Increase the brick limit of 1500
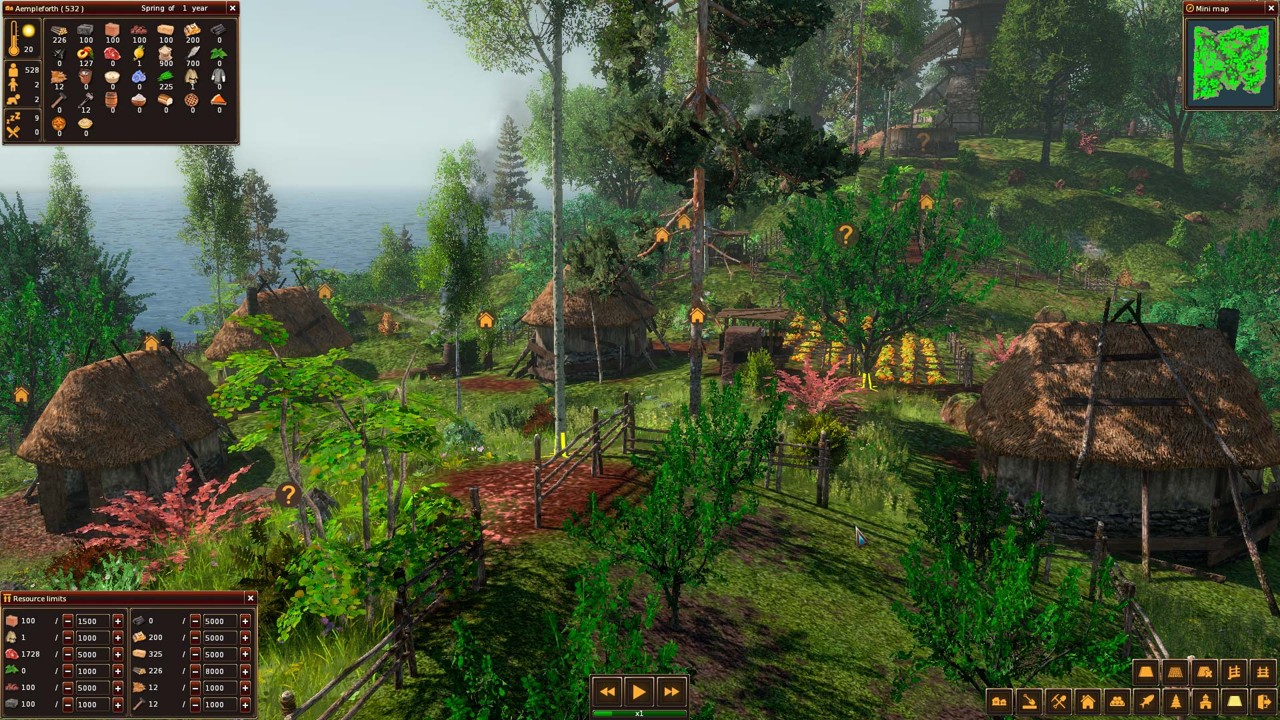 (117, 621)
